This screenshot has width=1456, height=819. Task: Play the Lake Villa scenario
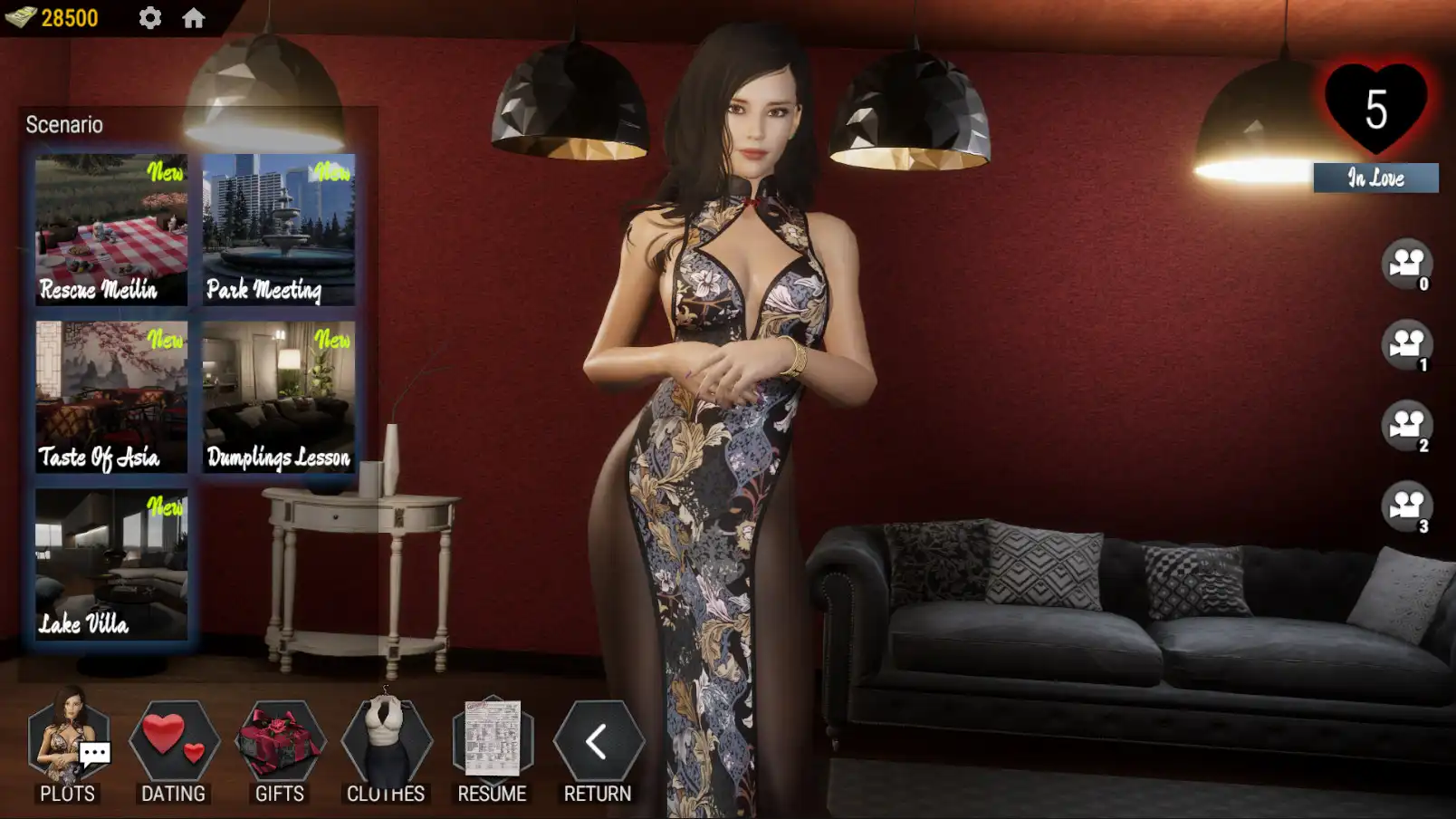[110, 562]
